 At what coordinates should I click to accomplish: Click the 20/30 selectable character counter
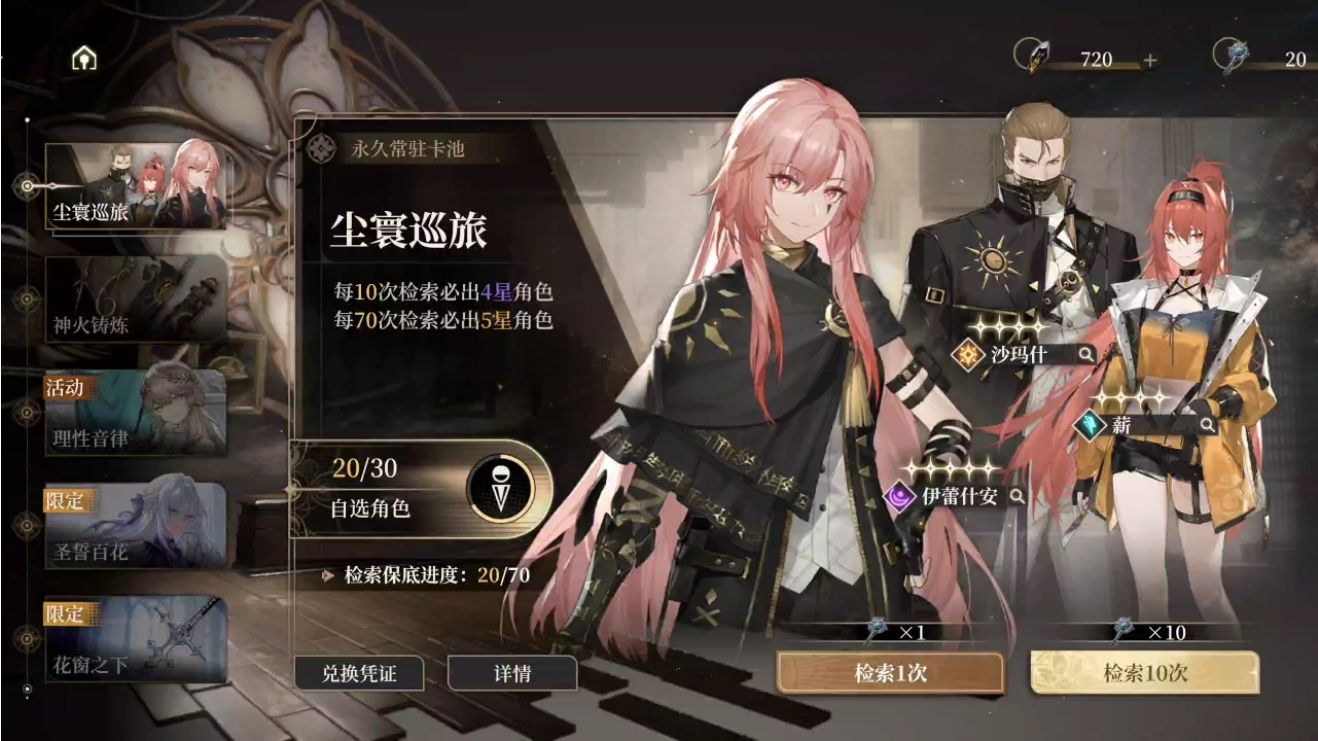click(363, 467)
